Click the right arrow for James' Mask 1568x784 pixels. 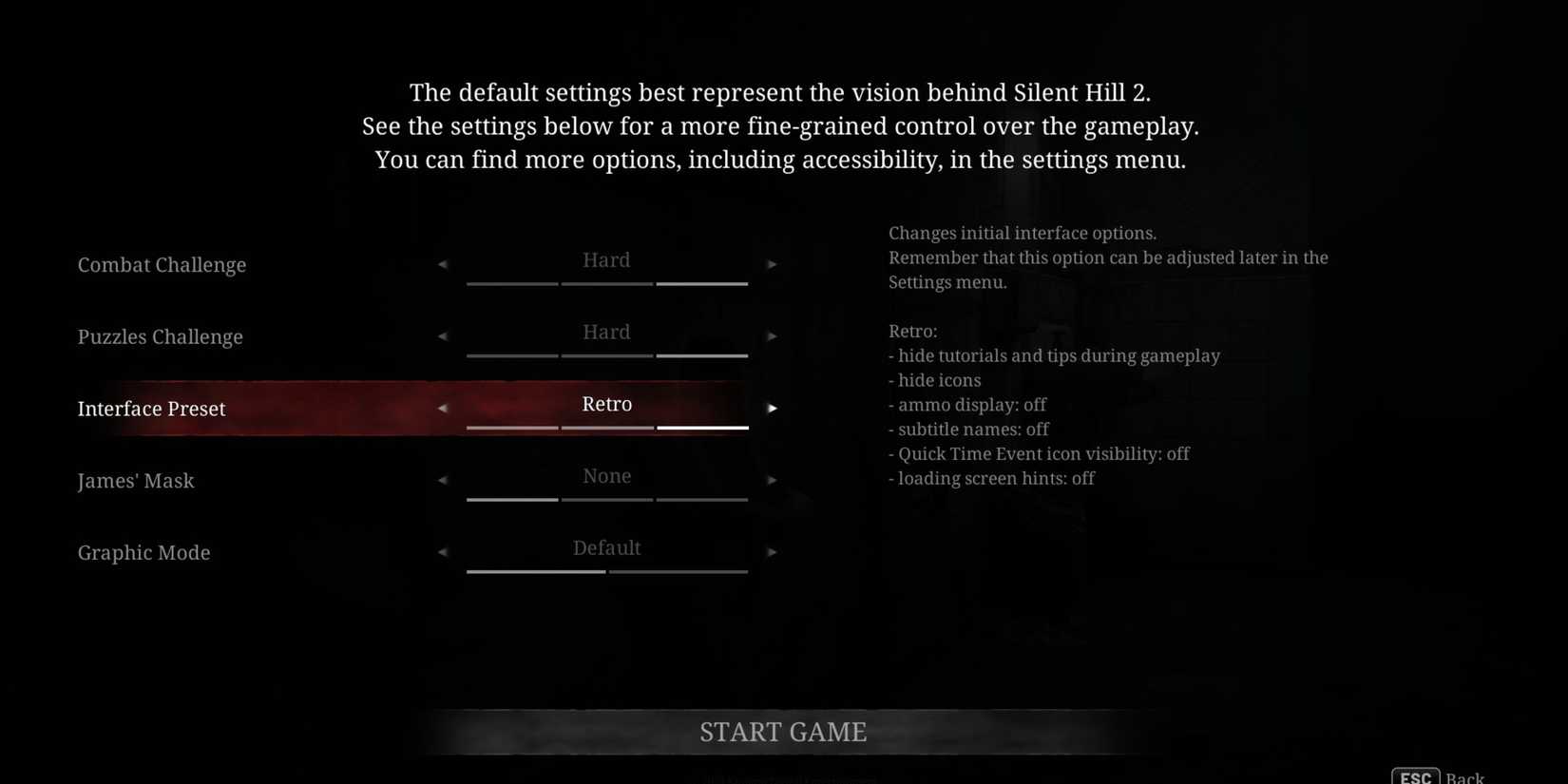pyautogui.click(x=773, y=480)
